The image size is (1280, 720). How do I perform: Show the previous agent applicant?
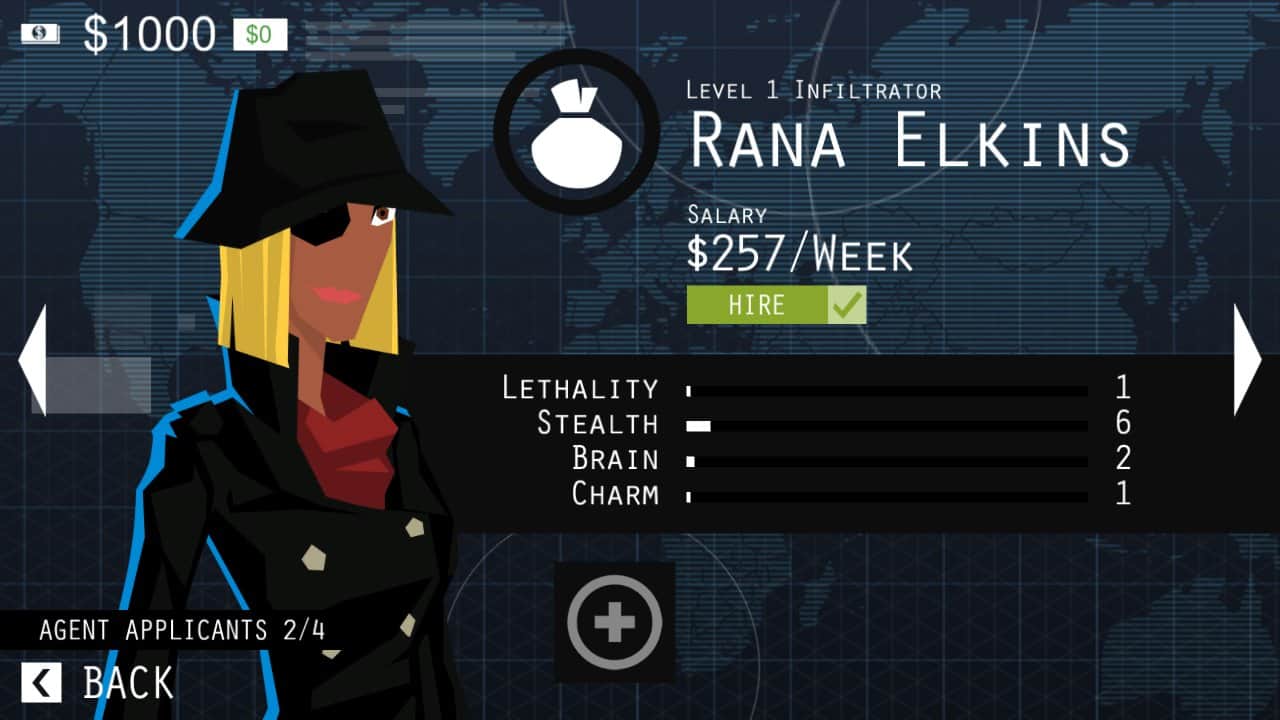(32, 360)
